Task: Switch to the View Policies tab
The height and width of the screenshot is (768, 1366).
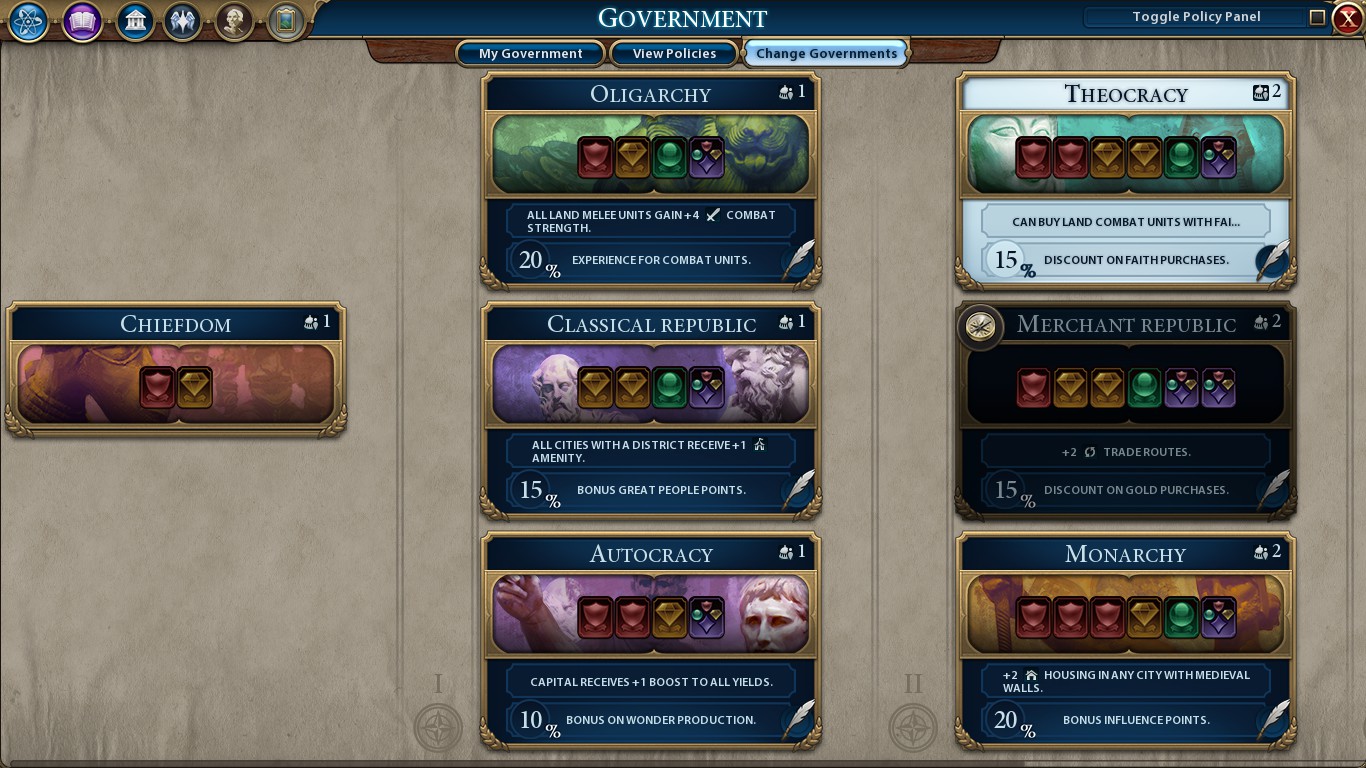Action: pos(673,53)
